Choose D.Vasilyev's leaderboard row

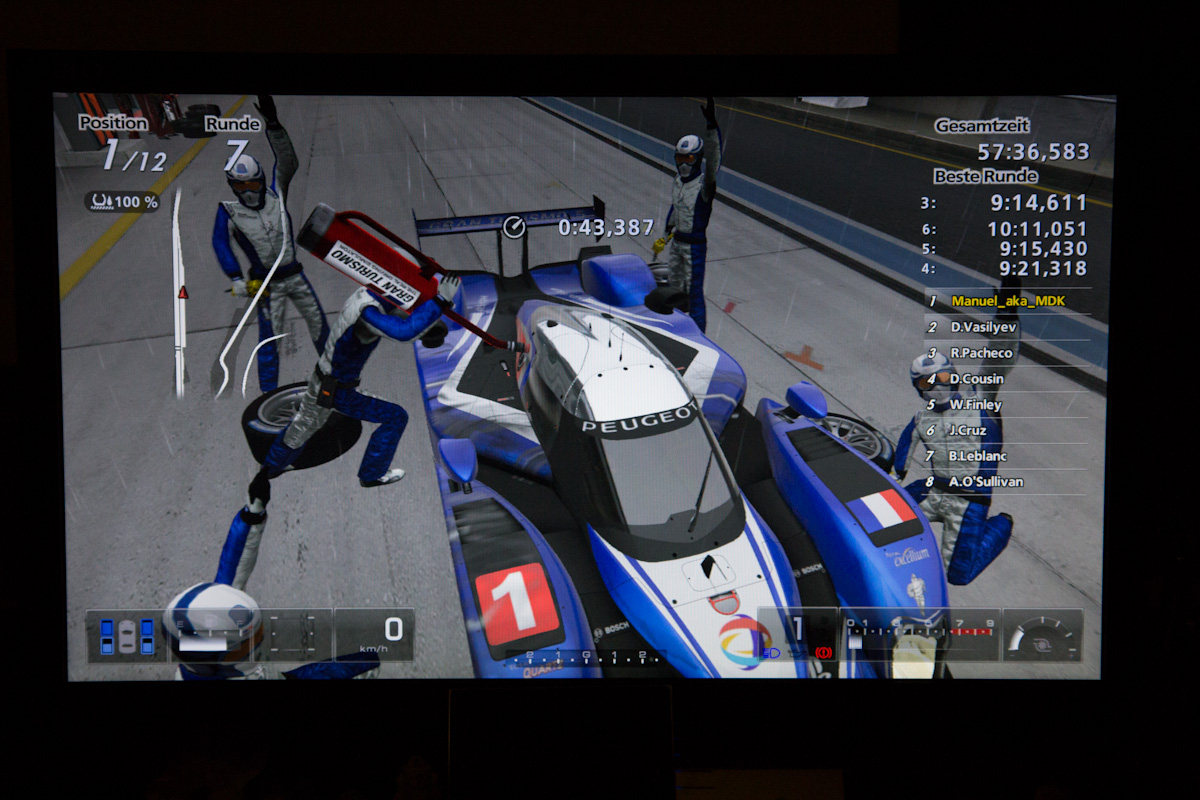click(985, 327)
